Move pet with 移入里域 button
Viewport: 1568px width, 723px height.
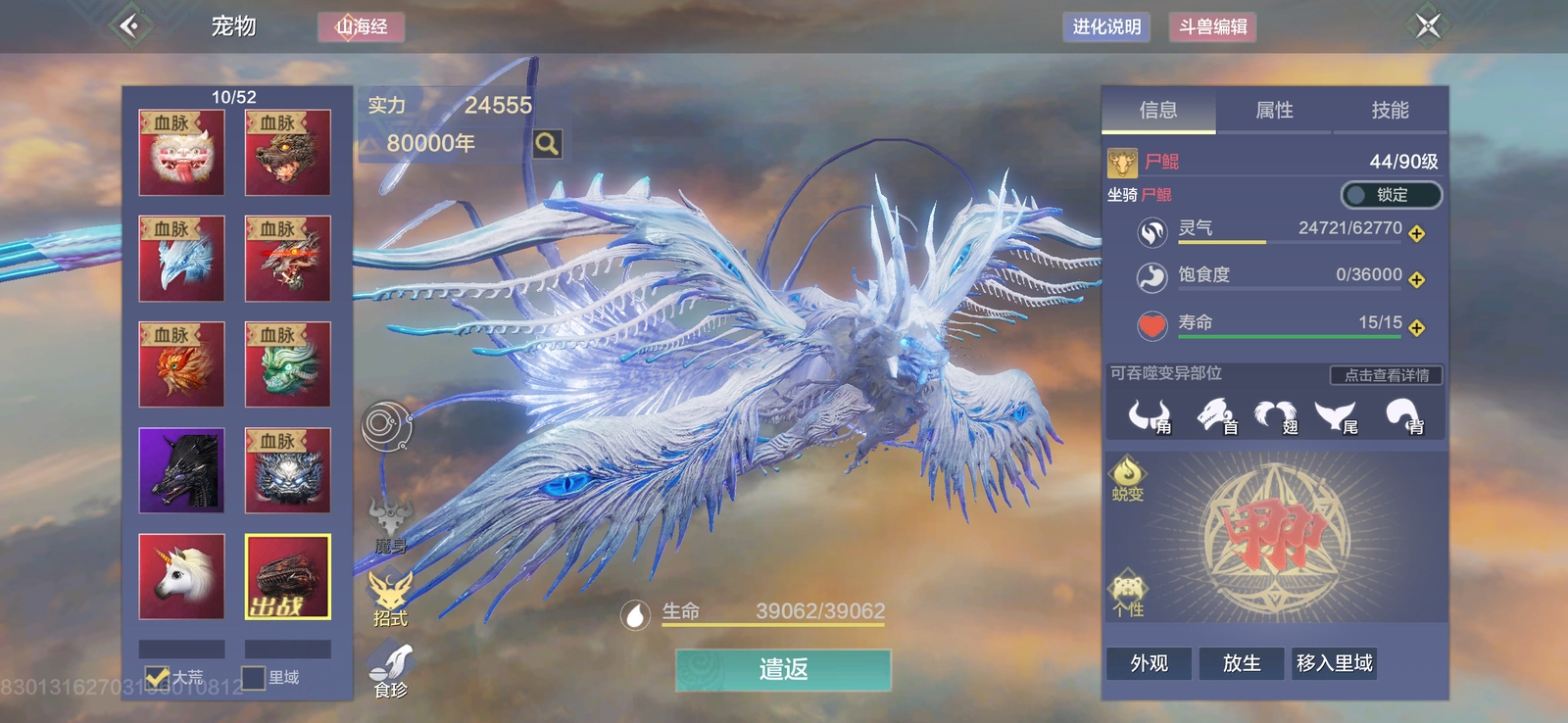point(1334,663)
